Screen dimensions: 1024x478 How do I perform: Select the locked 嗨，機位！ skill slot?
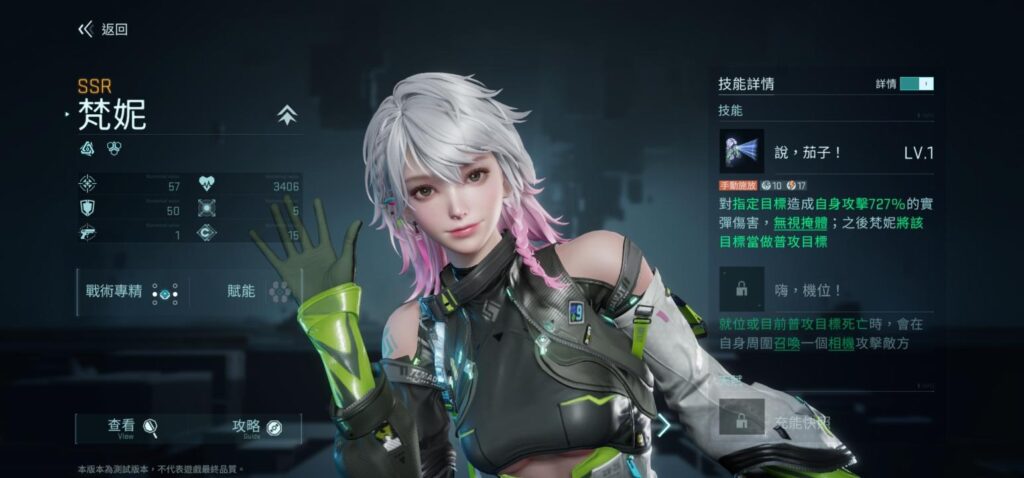click(741, 289)
